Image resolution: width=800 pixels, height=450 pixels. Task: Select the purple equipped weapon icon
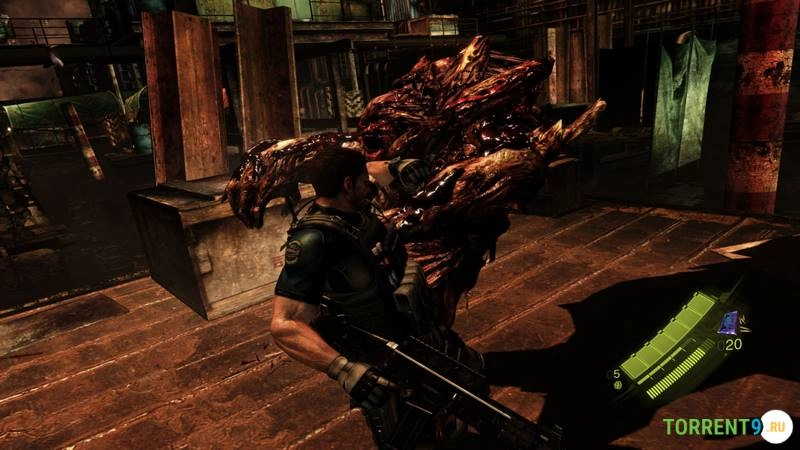(x=729, y=321)
